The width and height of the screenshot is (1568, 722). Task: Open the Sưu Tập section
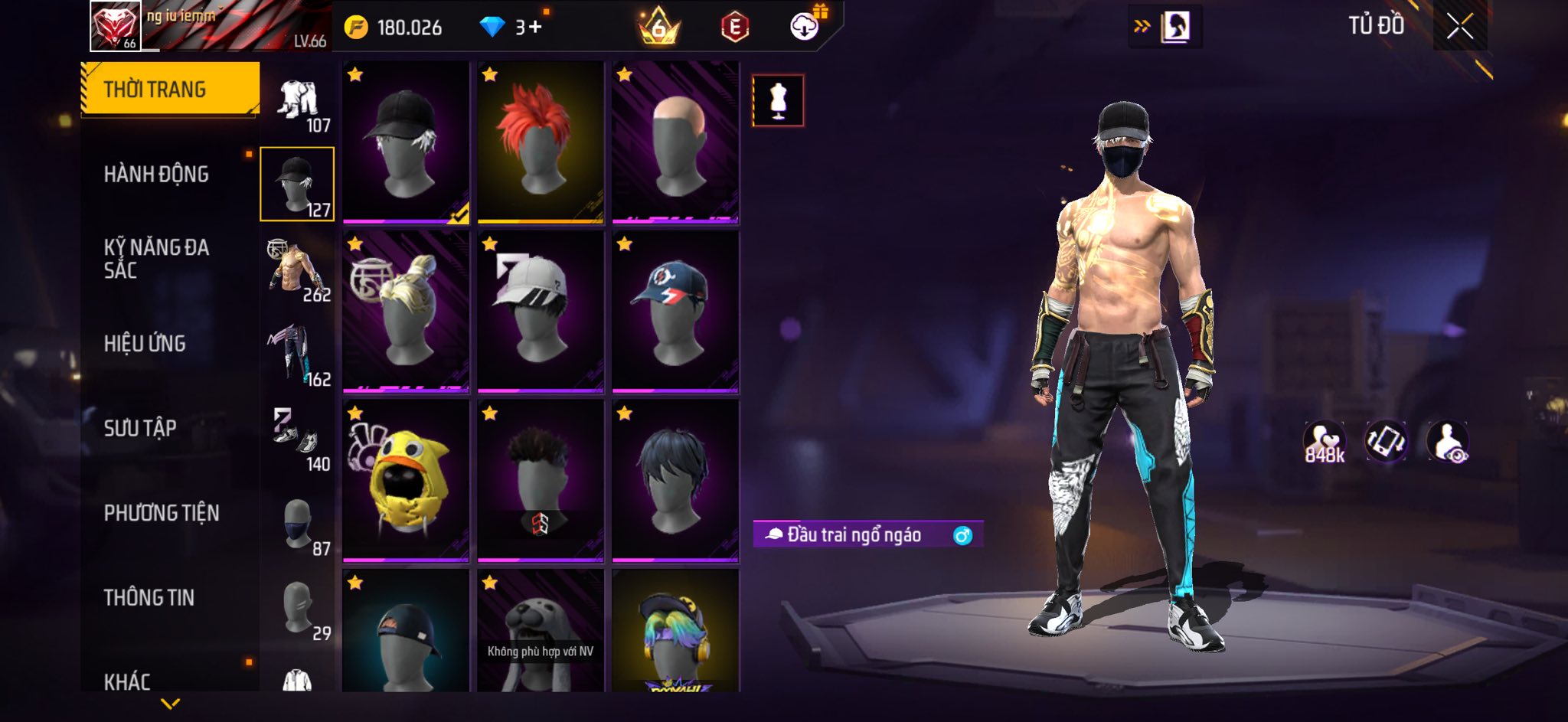pos(140,428)
